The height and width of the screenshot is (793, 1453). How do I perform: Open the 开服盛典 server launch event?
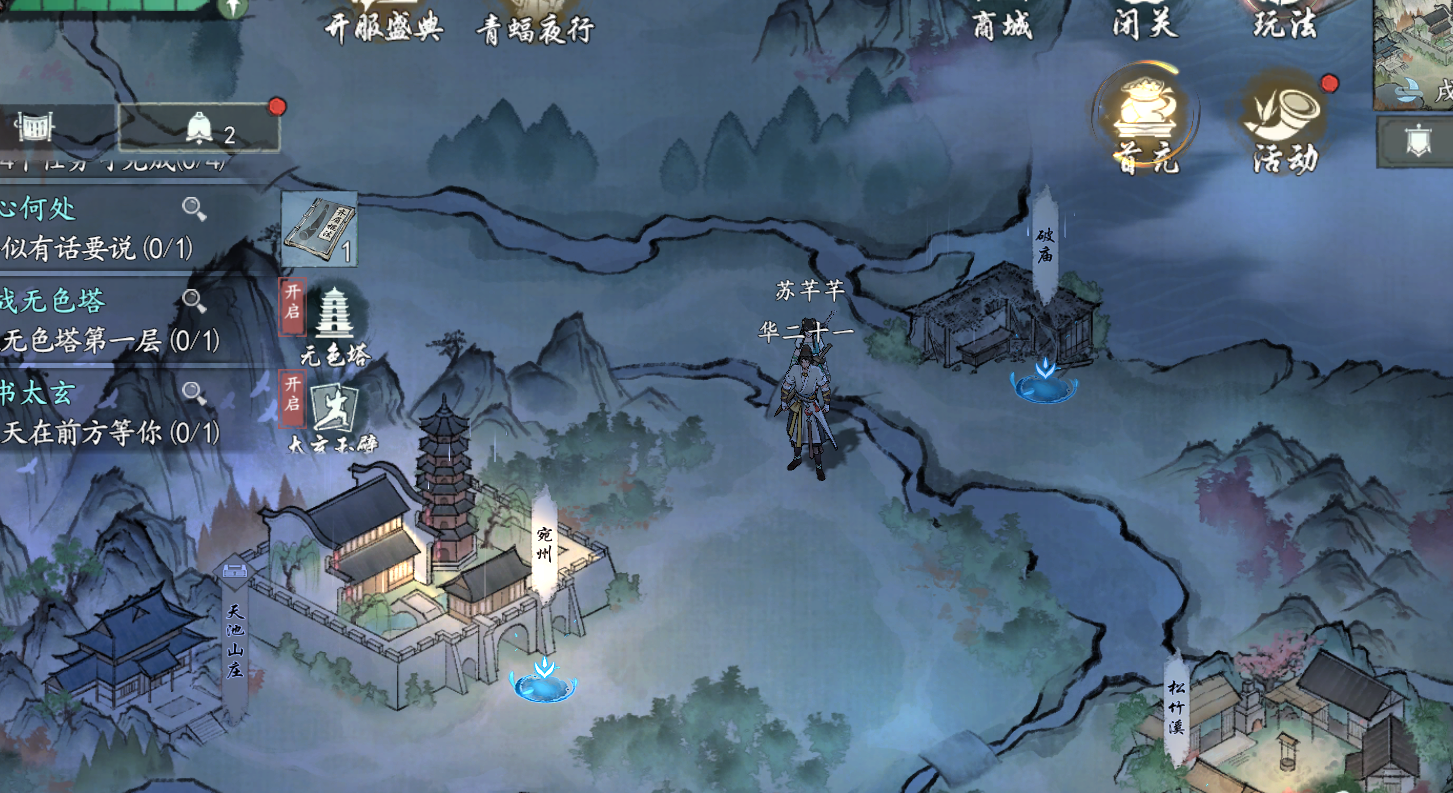pyautogui.click(x=384, y=20)
